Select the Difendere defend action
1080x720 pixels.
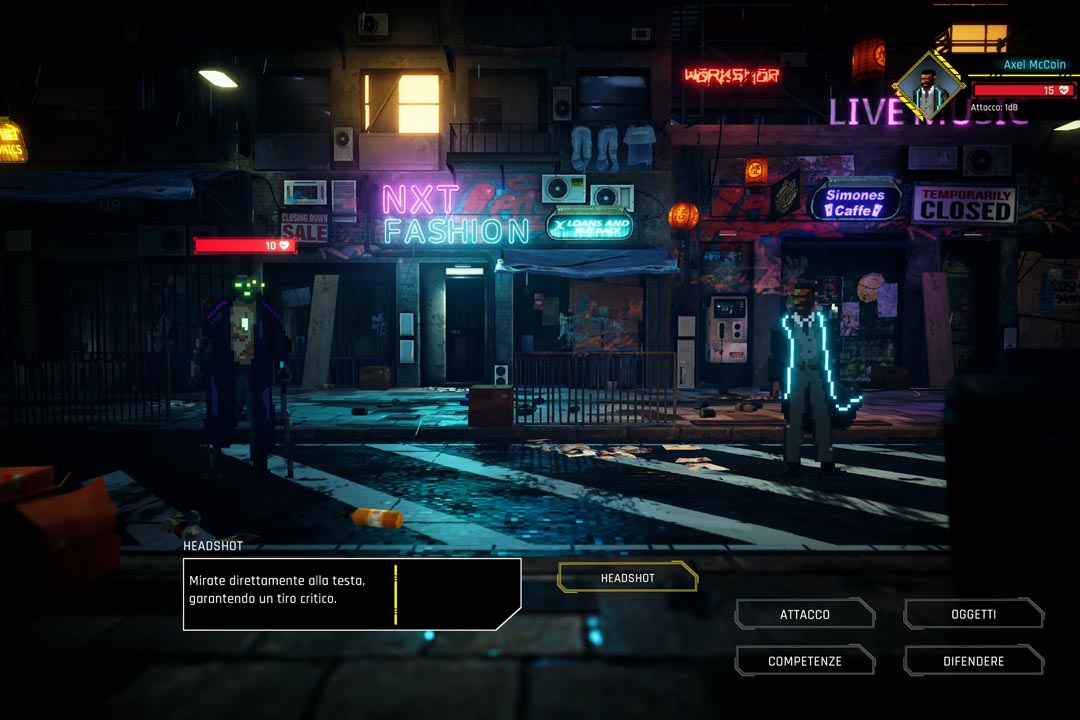[973, 661]
